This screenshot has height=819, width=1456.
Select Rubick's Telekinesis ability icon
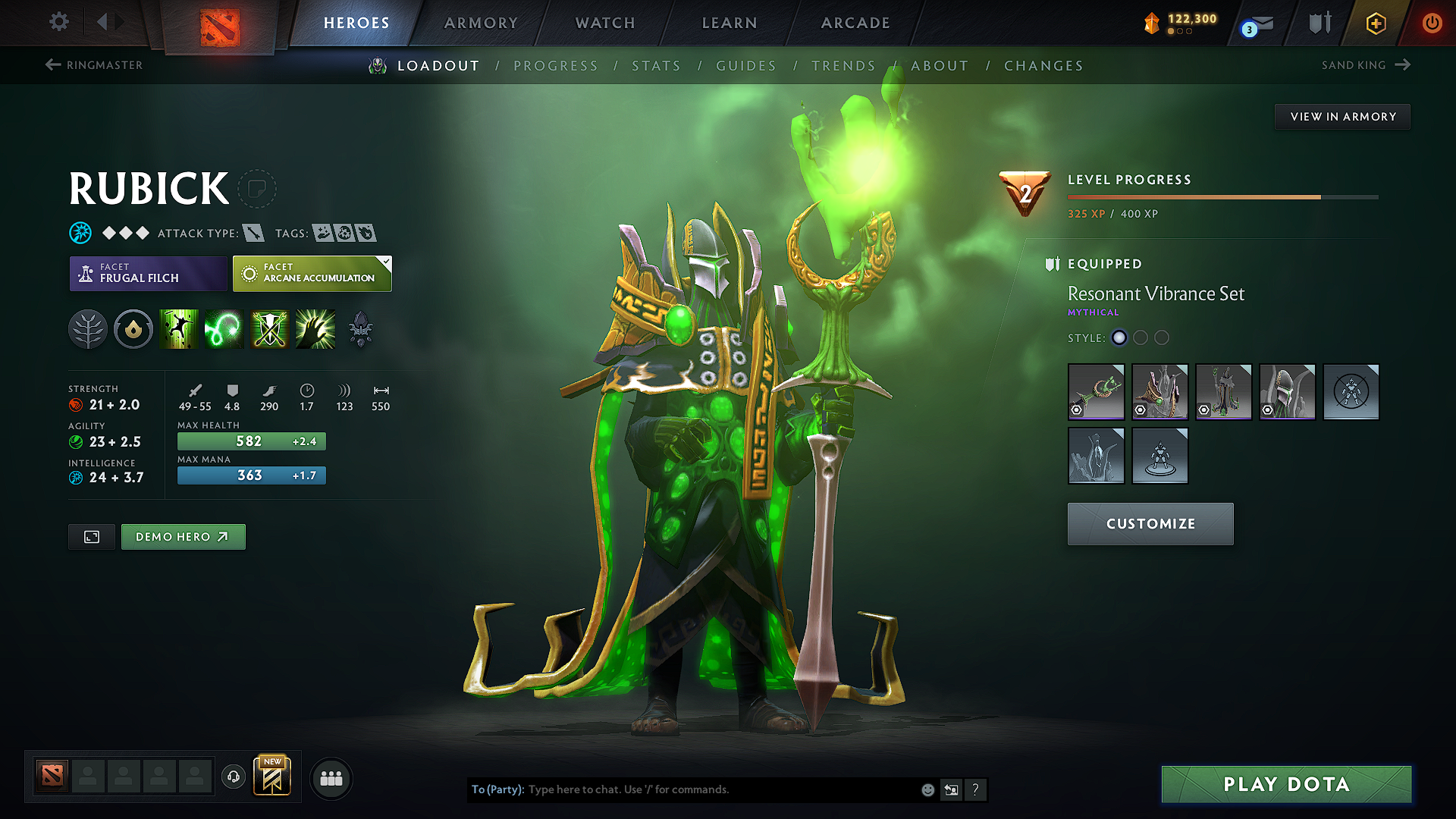[179, 328]
